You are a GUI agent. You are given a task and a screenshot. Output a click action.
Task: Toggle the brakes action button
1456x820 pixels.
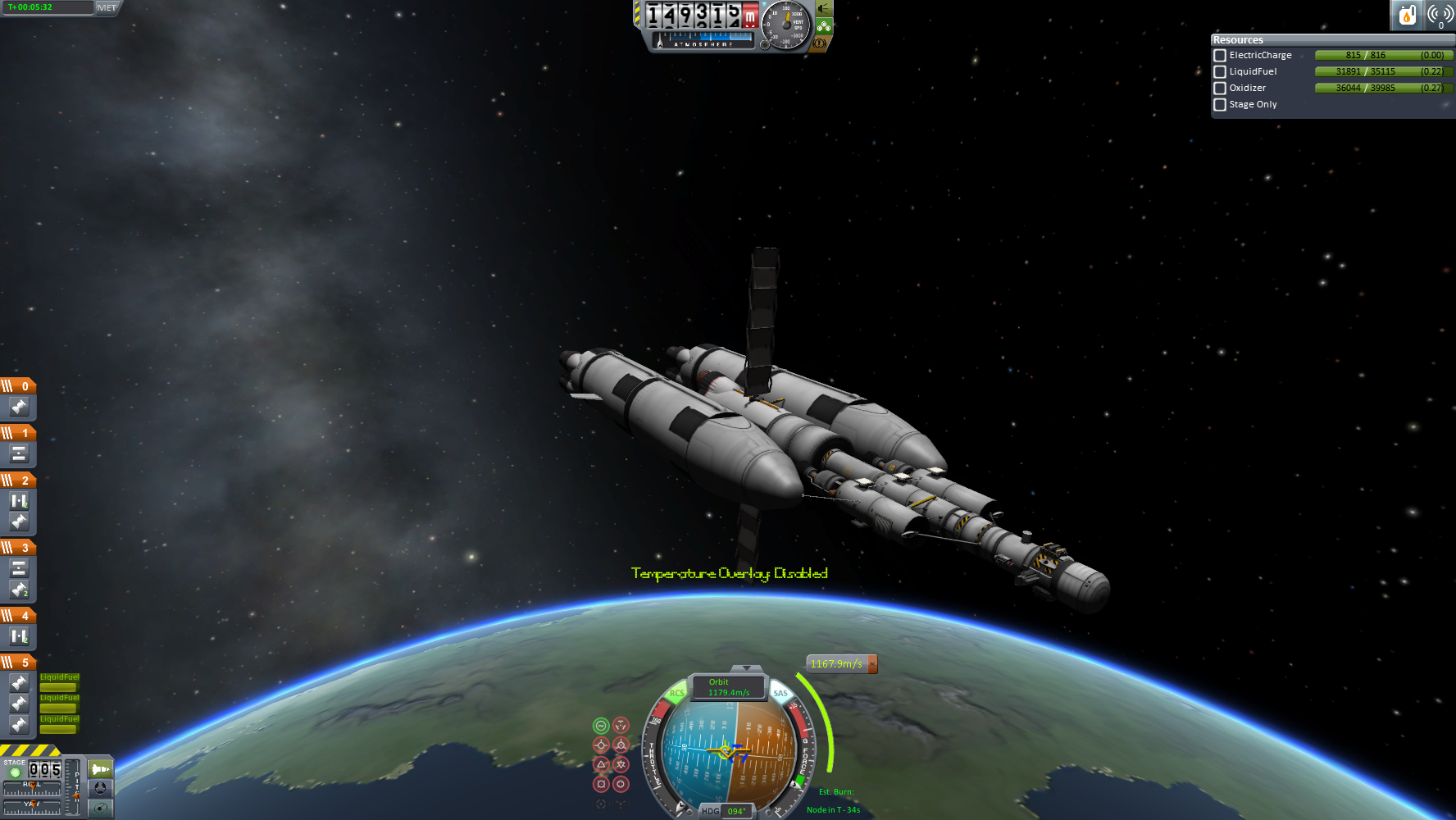(x=819, y=43)
